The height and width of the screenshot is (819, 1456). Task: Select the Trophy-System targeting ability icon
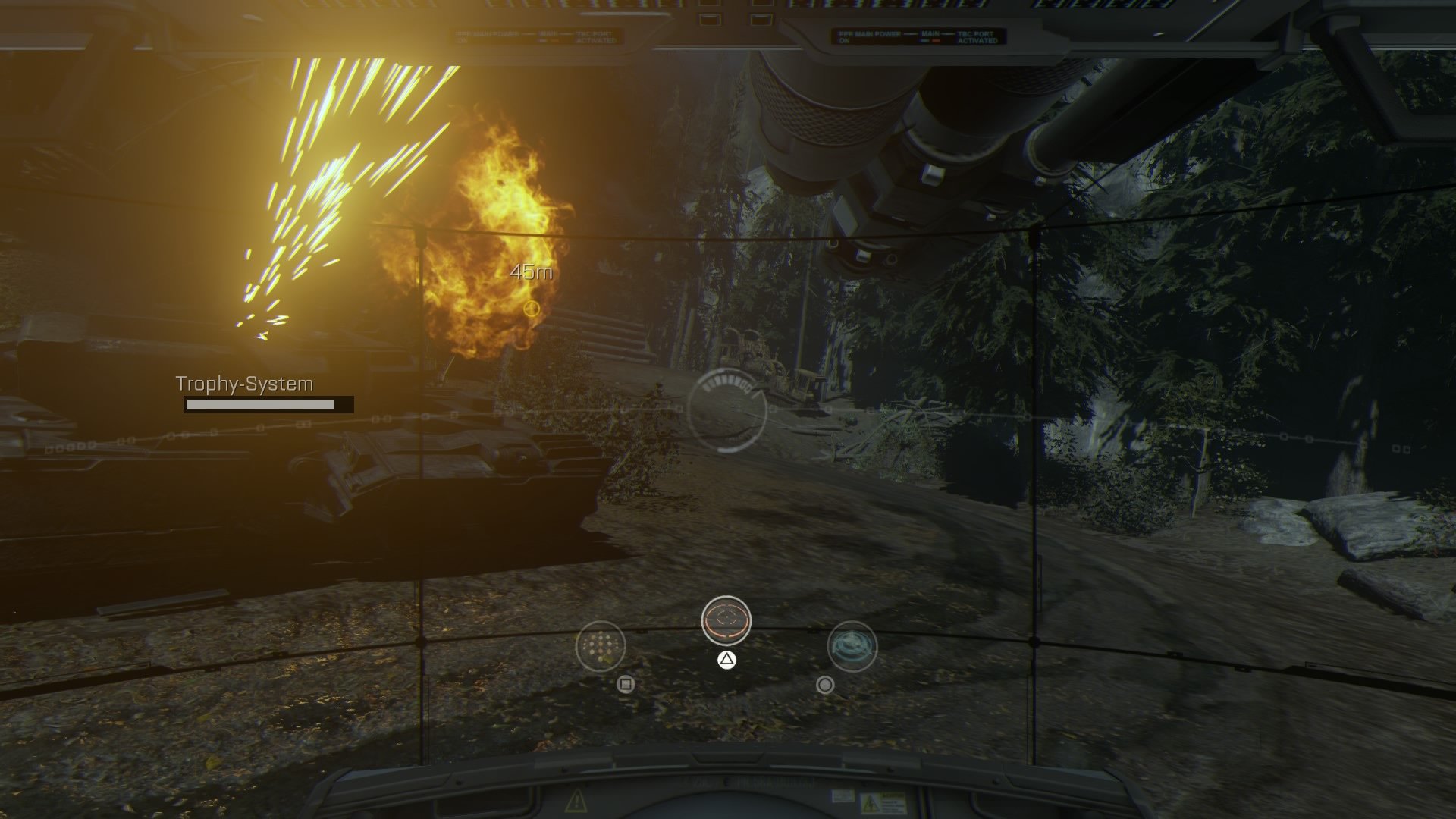(x=727, y=620)
